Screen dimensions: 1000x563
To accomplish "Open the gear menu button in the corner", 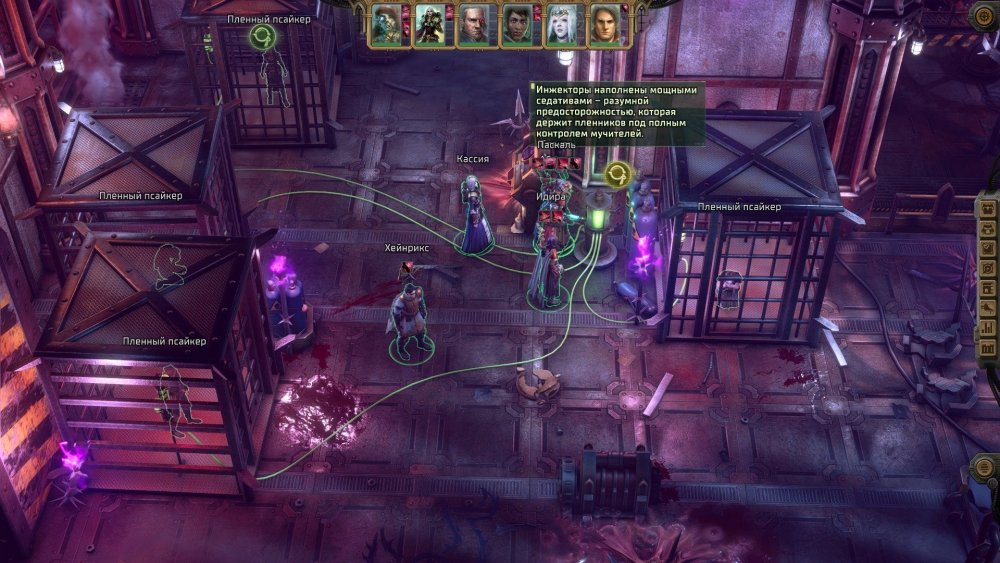I will (x=983, y=14).
